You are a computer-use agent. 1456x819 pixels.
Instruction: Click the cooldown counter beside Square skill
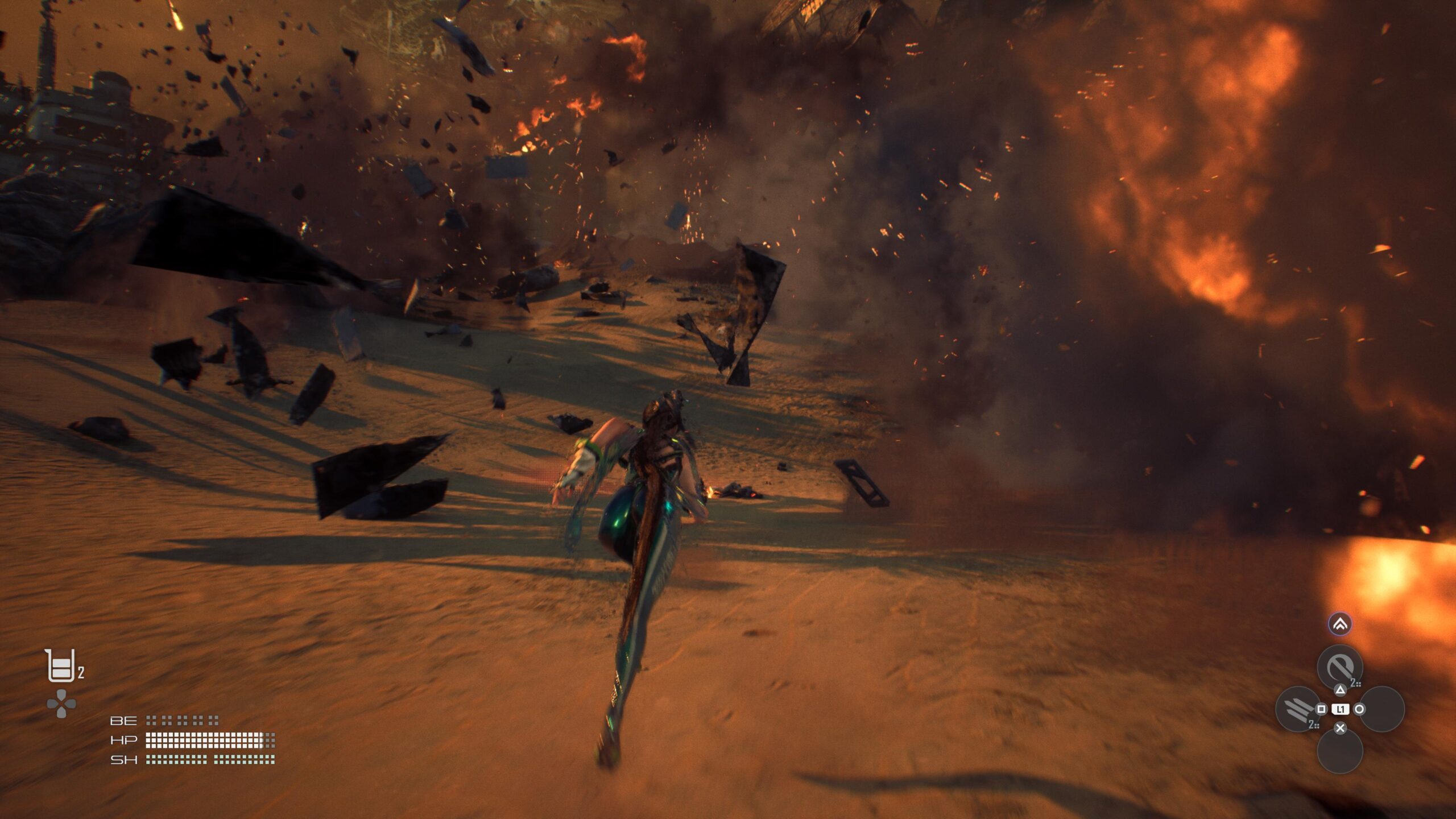pyautogui.click(x=1313, y=724)
